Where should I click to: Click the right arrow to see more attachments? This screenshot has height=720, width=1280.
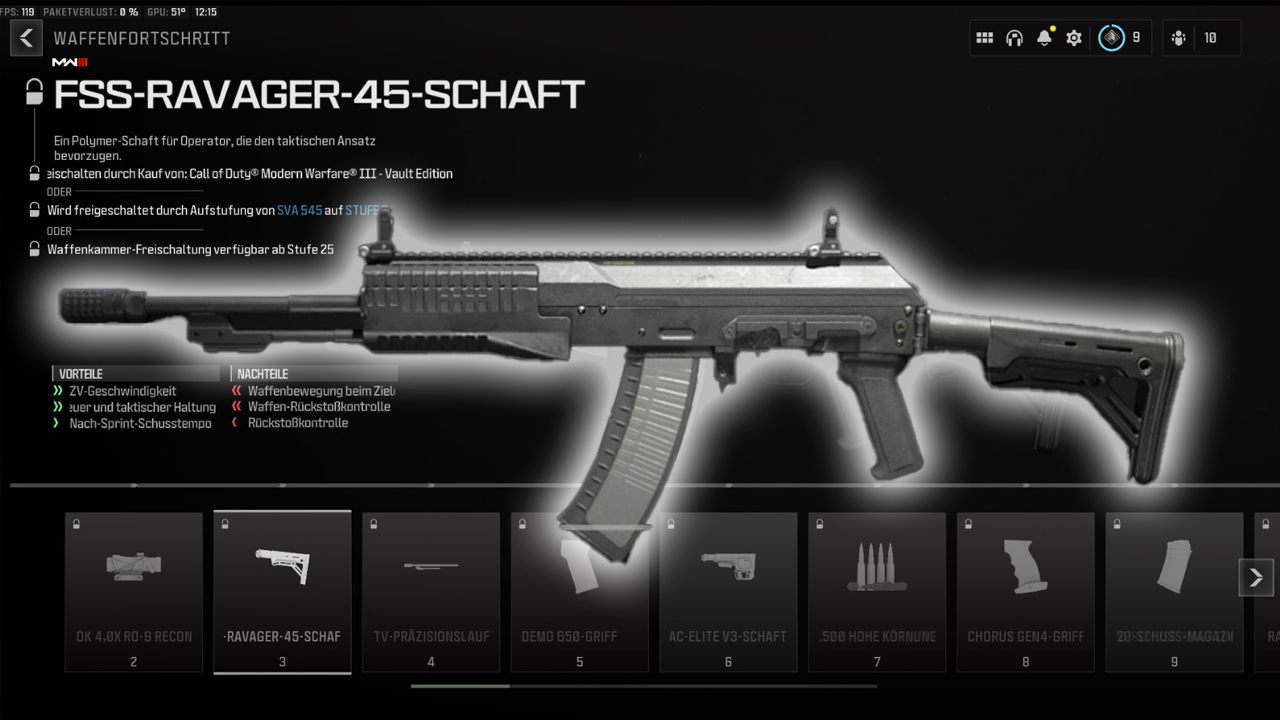pos(1256,577)
